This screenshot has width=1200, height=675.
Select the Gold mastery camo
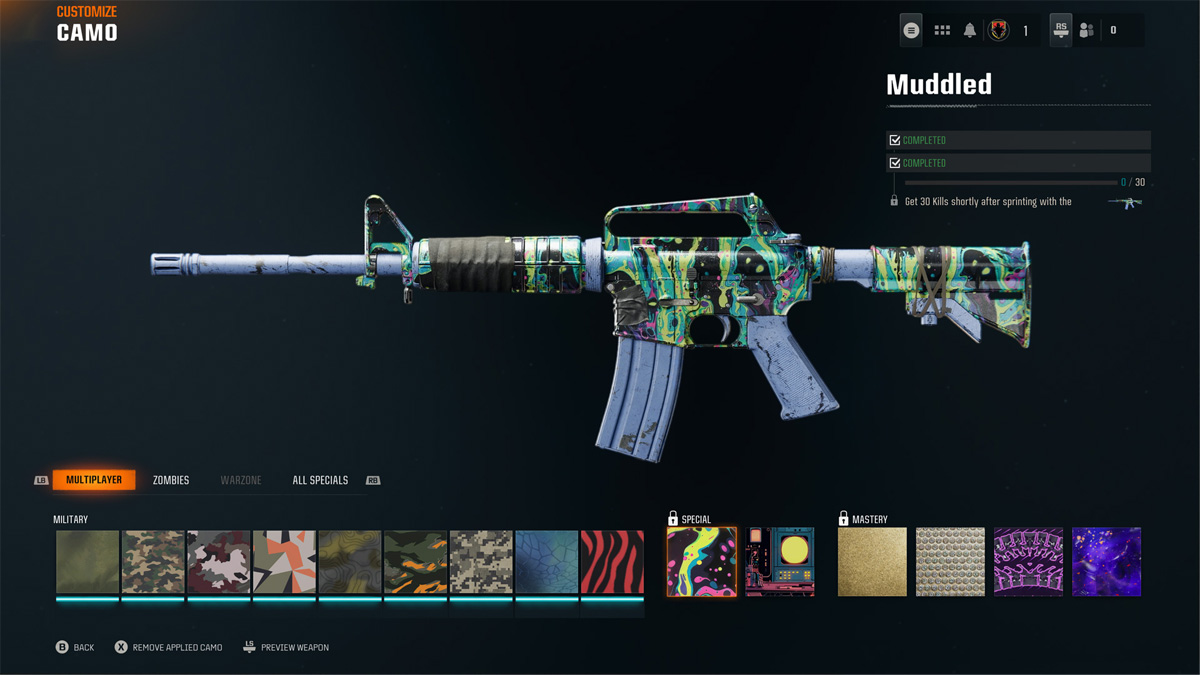(872, 562)
